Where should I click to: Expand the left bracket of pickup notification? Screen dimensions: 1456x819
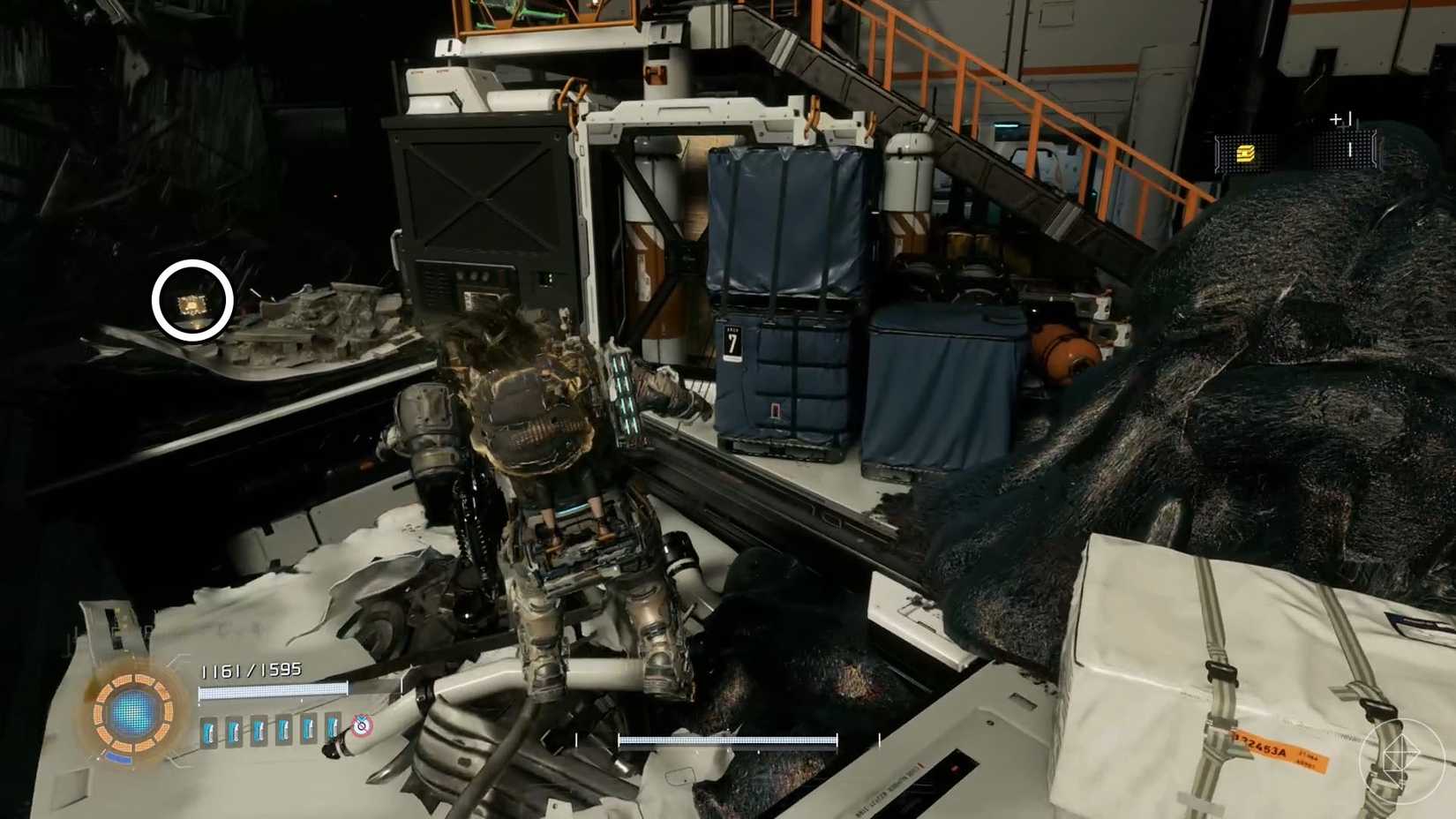(x=1218, y=152)
